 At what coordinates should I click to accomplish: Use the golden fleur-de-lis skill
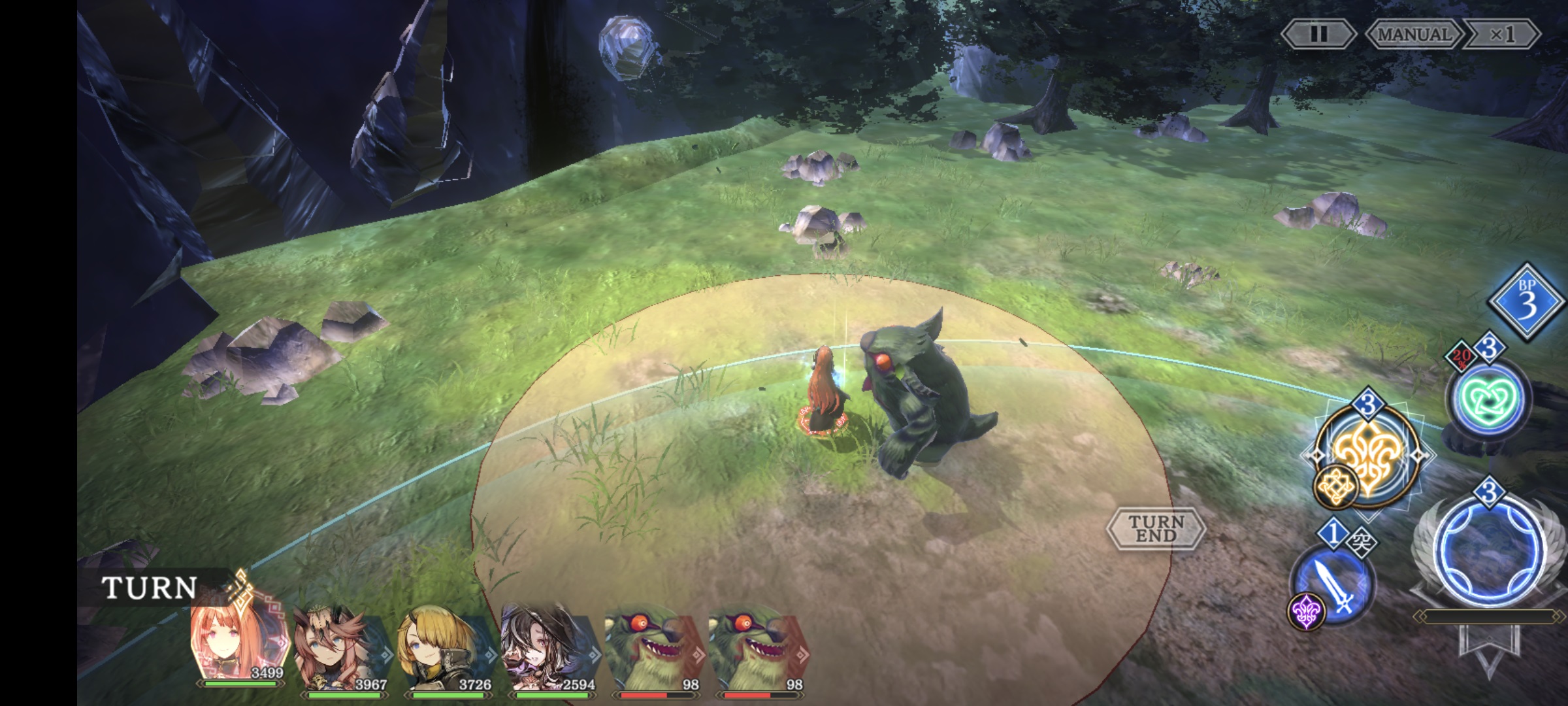click(1367, 456)
